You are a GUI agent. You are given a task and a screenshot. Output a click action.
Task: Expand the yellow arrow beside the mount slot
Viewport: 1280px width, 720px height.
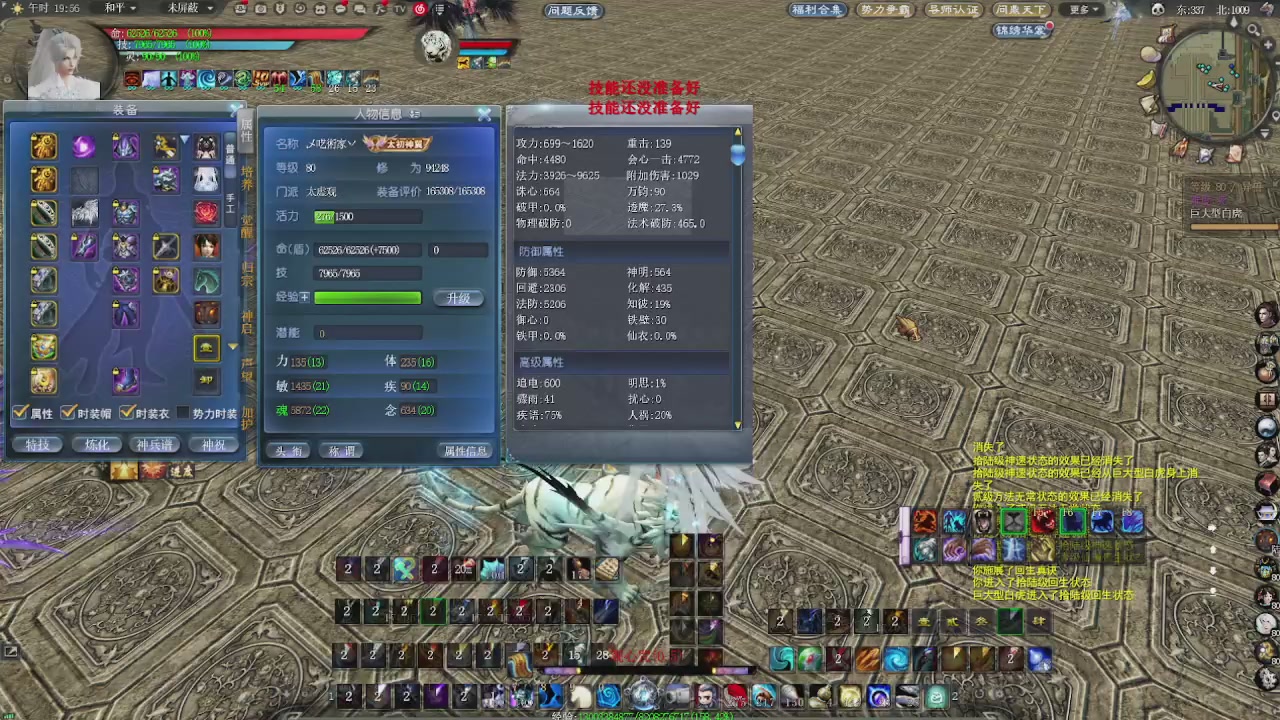(x=231, y=346)
